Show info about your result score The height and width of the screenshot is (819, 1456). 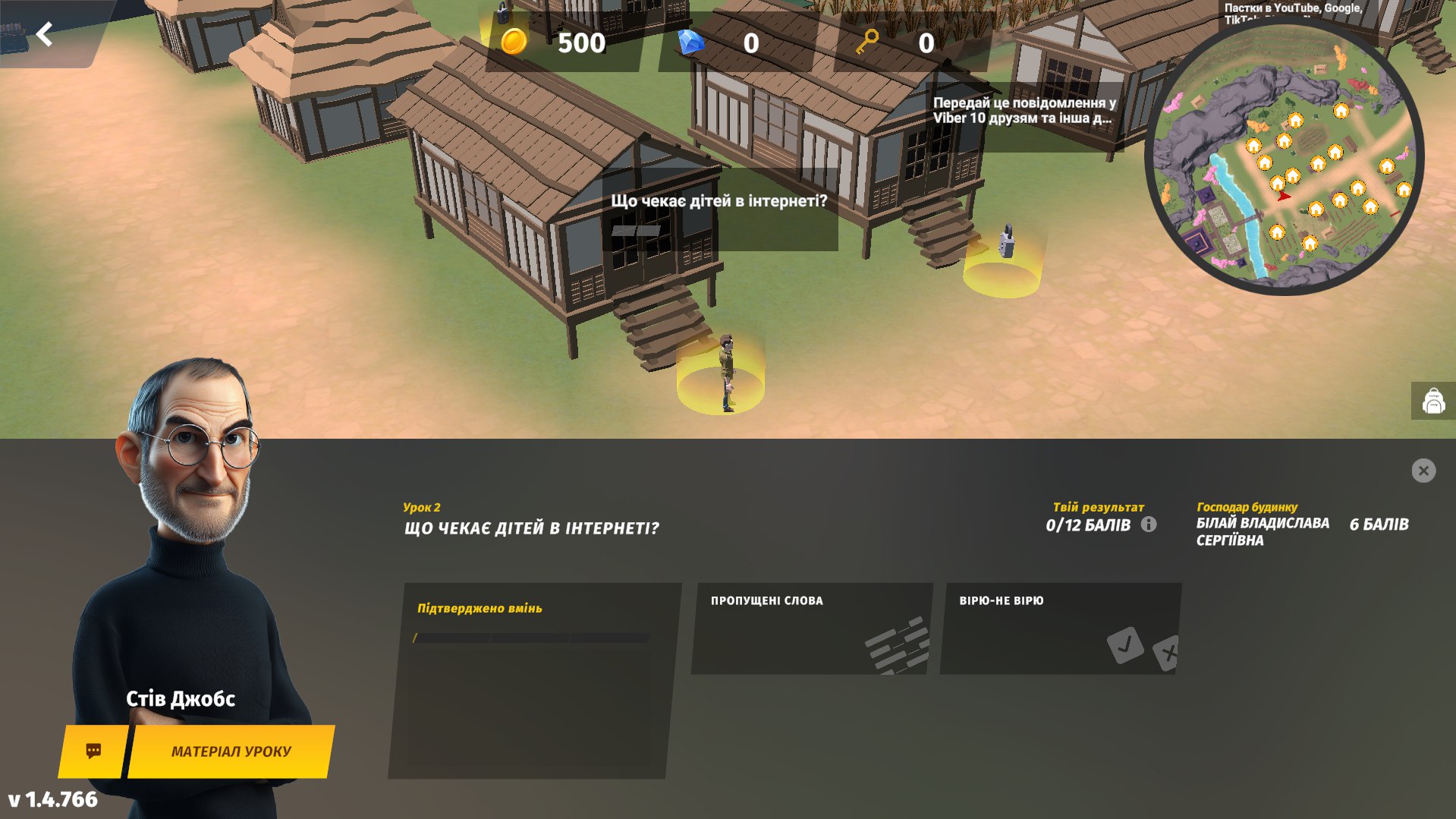coord(1149,524)
